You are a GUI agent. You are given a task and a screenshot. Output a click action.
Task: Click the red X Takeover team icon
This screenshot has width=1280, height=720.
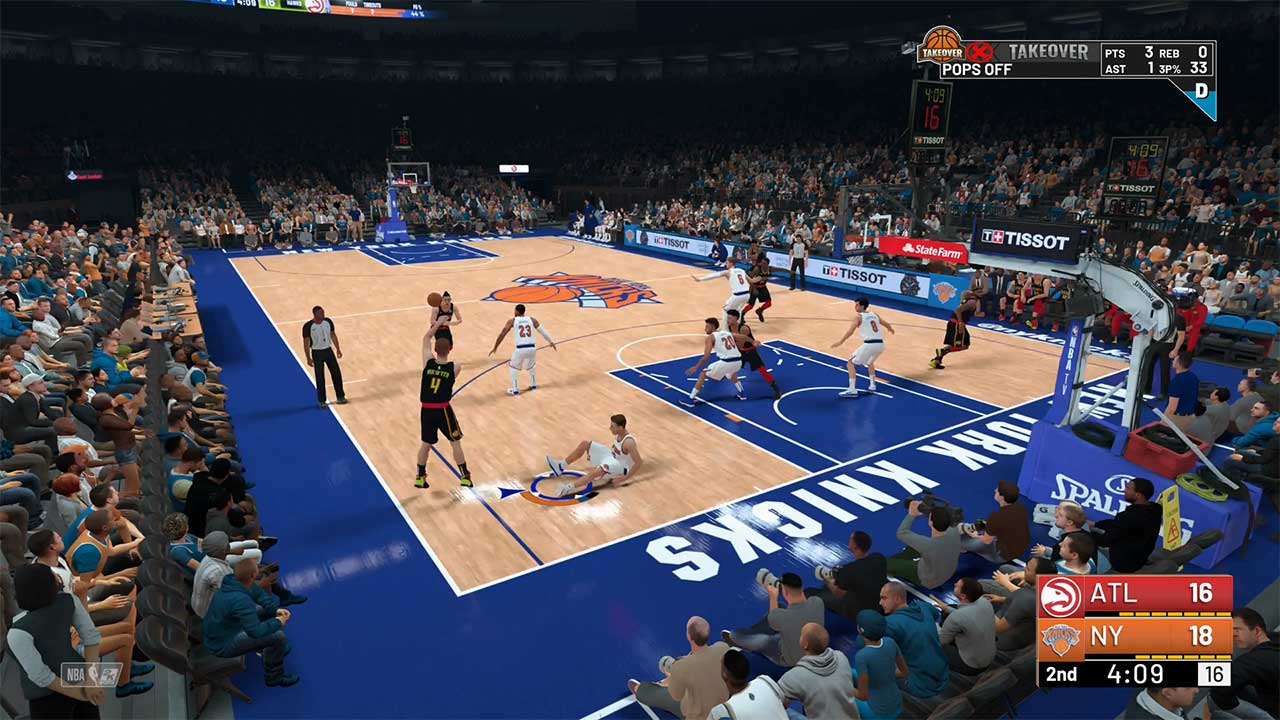click(979, 50)
